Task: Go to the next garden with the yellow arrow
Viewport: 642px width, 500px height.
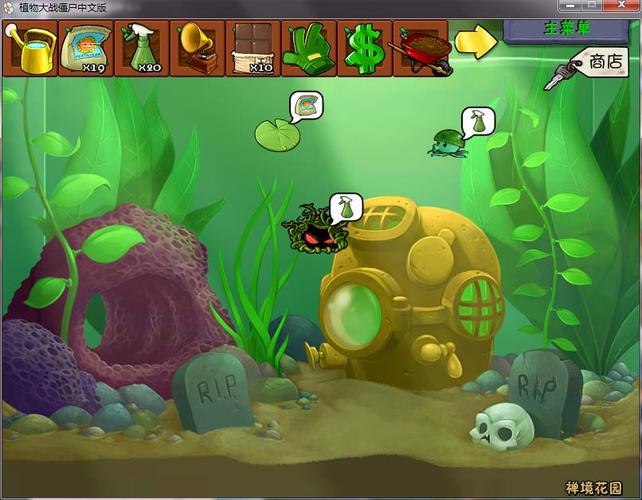Action: (x=476, y=42)
